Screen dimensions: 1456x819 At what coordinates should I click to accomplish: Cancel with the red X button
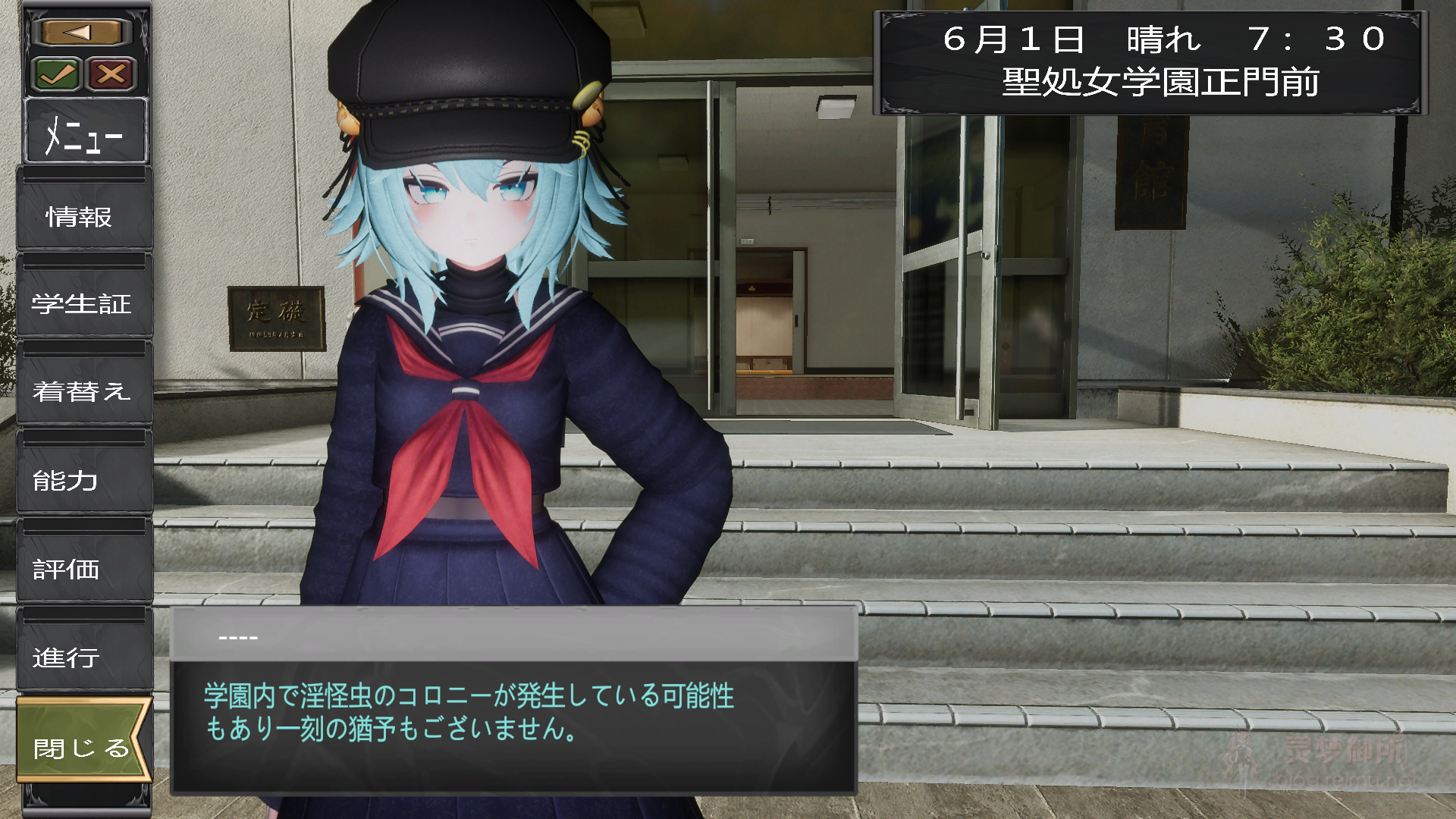tap(111, 74)
